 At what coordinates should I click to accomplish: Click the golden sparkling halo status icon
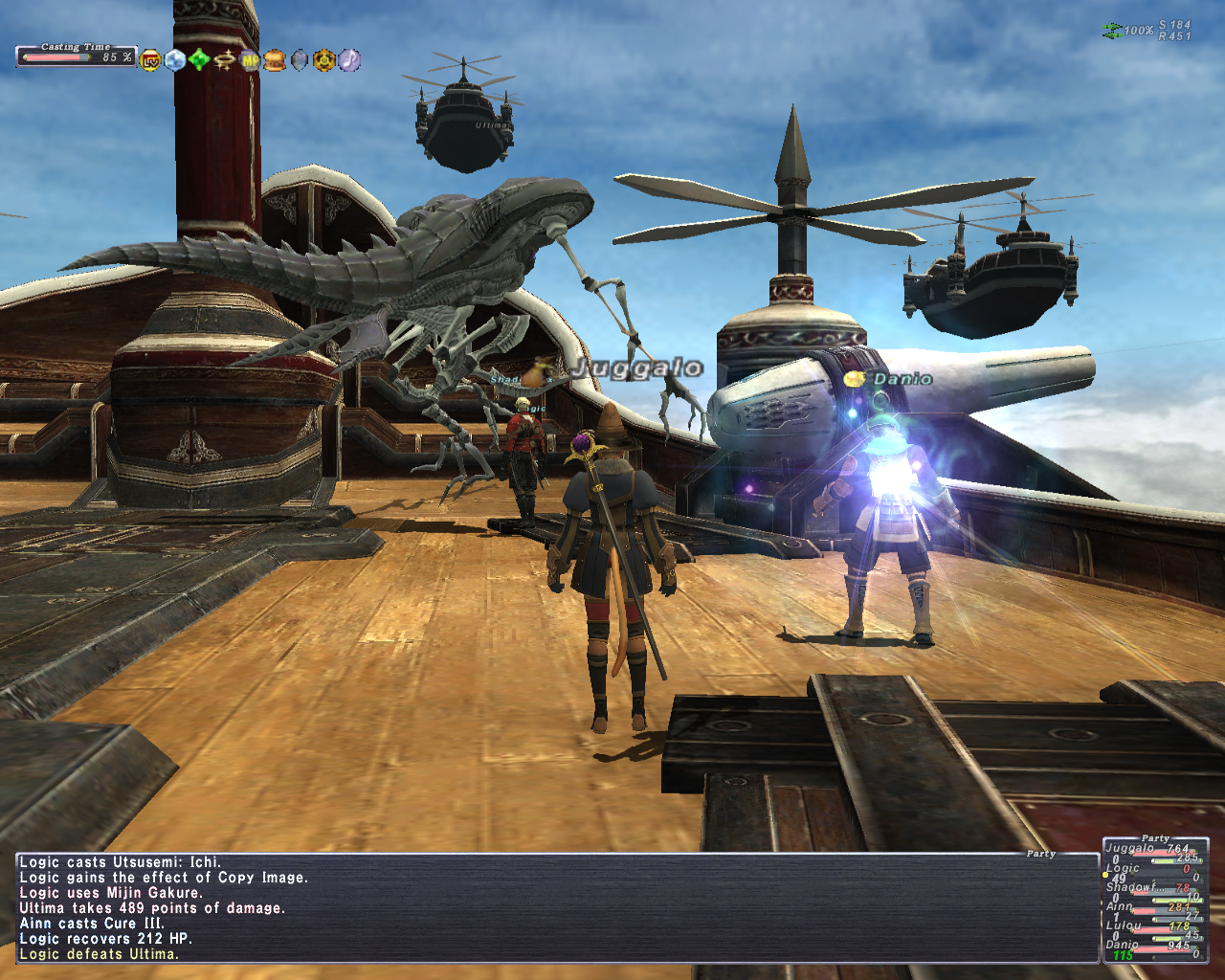pos(225,61)
